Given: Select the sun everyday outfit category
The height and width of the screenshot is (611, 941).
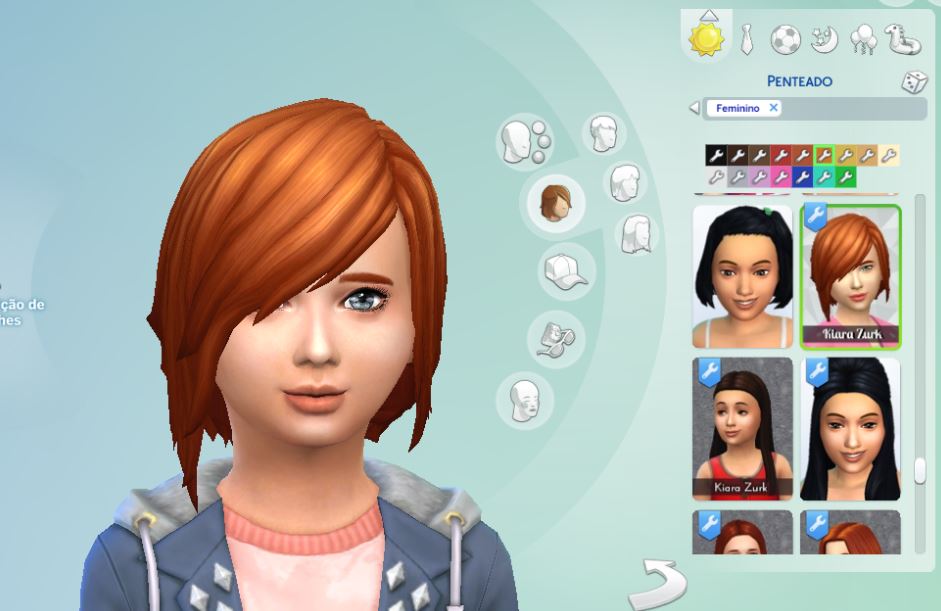Looking at the screenshot, I should pyautogui.click(x=708, y=39).
